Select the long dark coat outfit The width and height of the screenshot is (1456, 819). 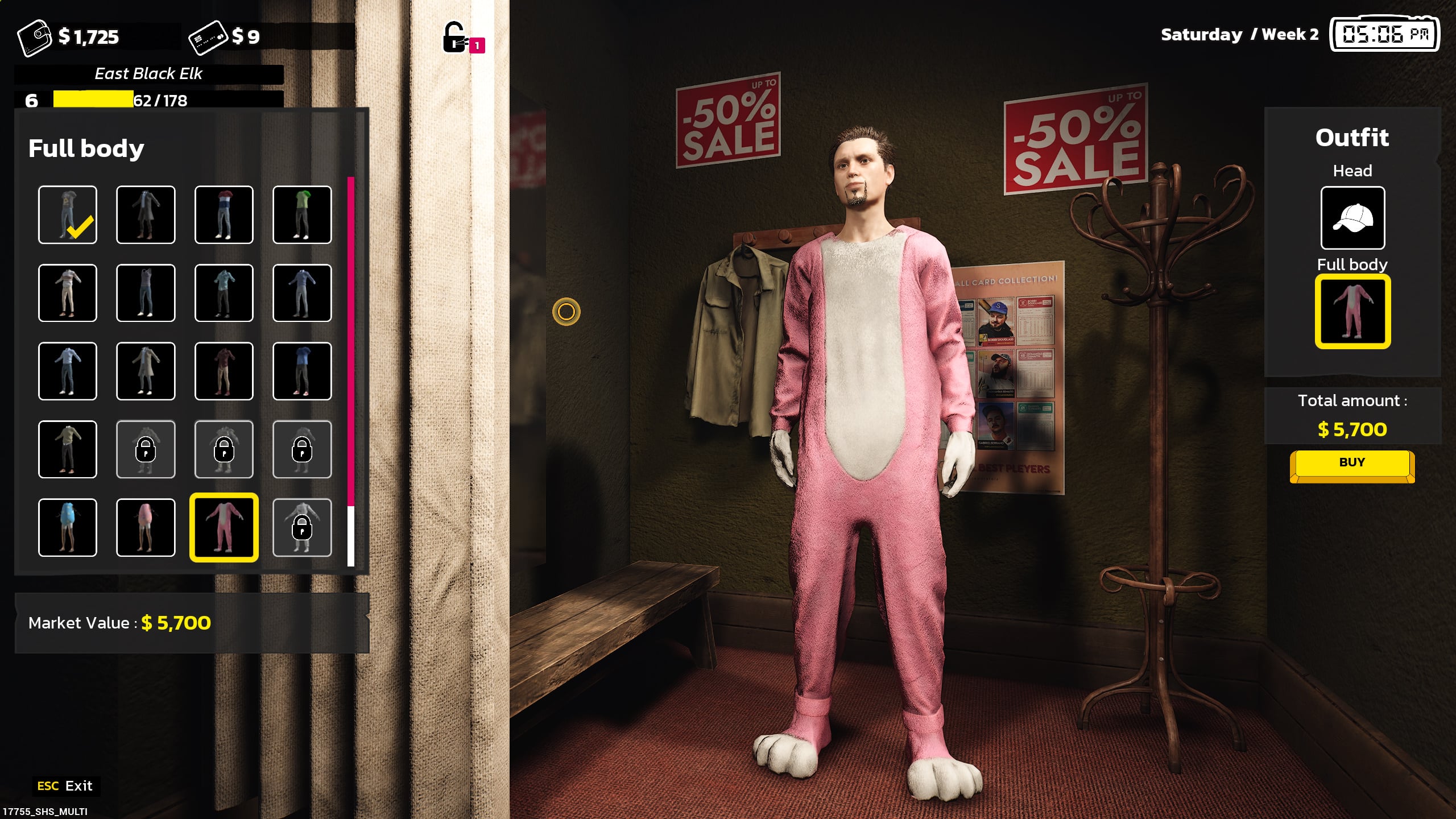146,215
